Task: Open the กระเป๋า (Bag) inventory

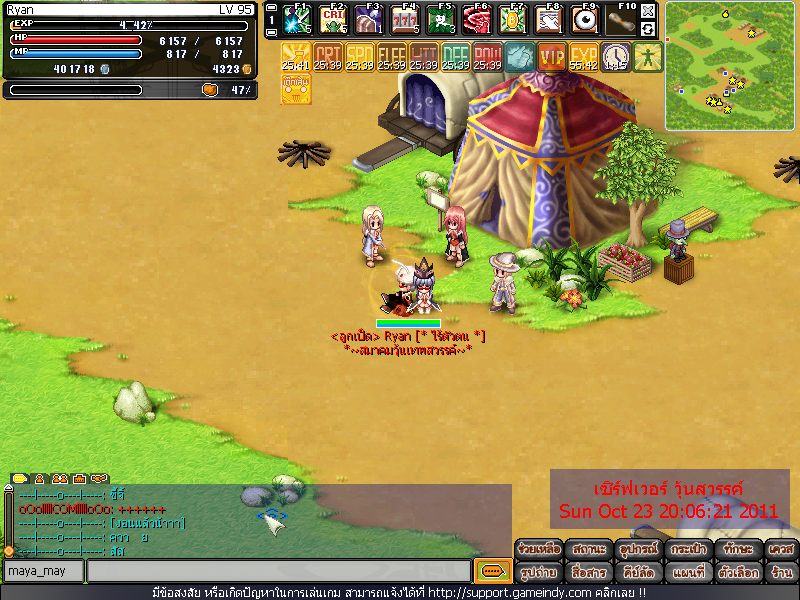Action: [x=689, y=549]
